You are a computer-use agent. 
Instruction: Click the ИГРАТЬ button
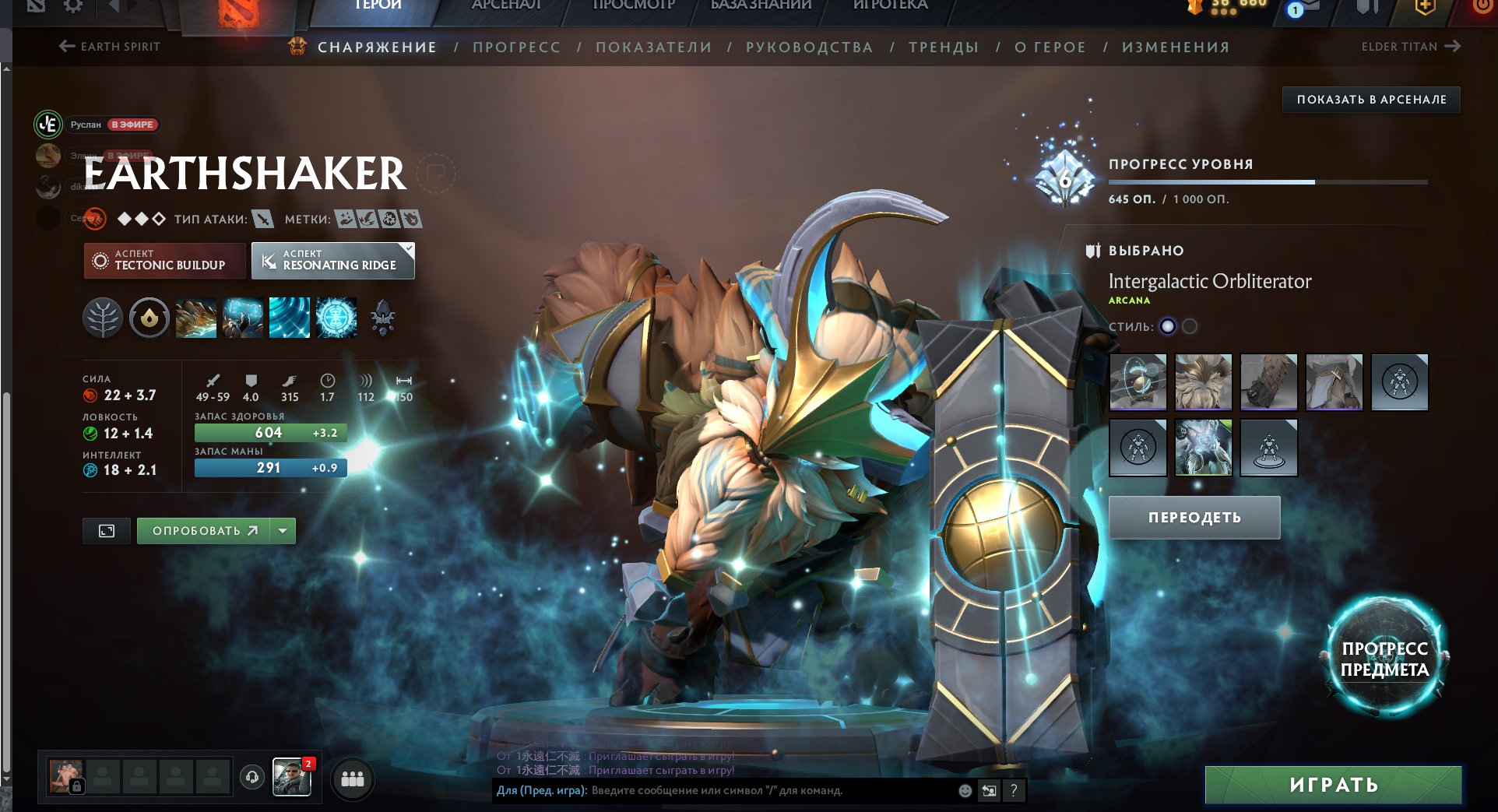pyautogui.click(x=1333, y=785)
